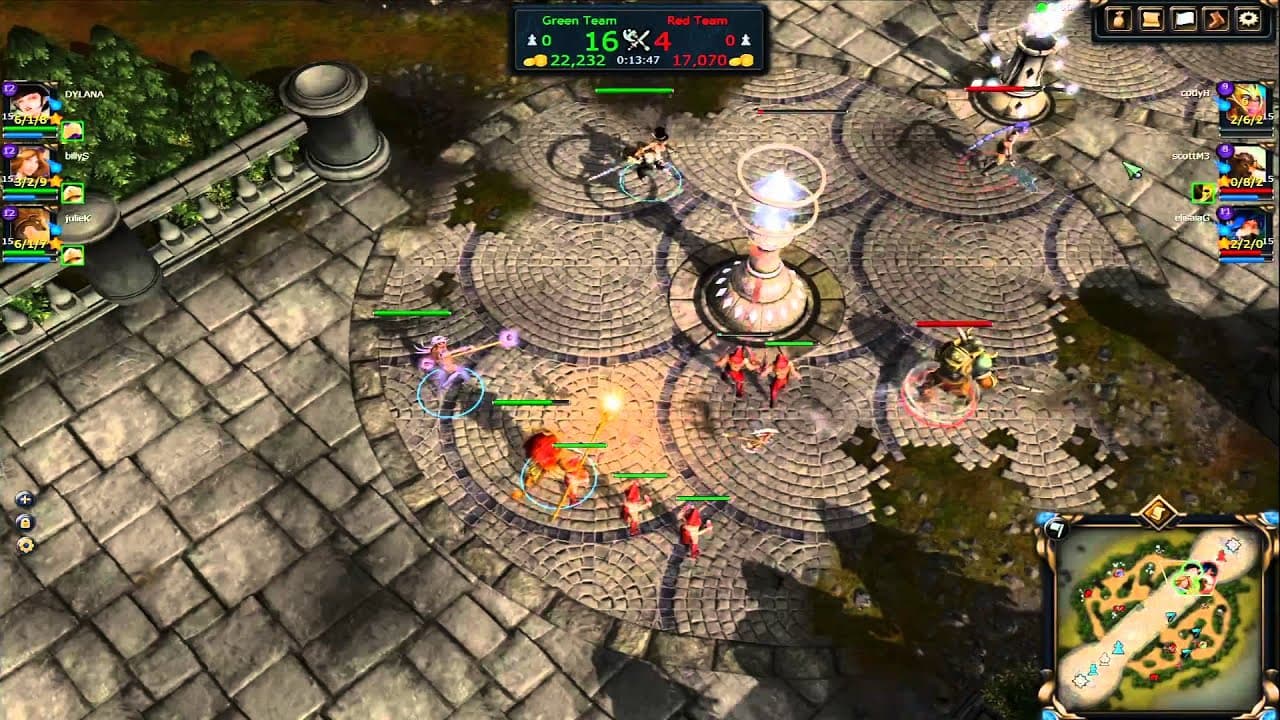Screen dimensions: 1280x720
Task: Open the game settings gear icon
Action: point(1247,18)
